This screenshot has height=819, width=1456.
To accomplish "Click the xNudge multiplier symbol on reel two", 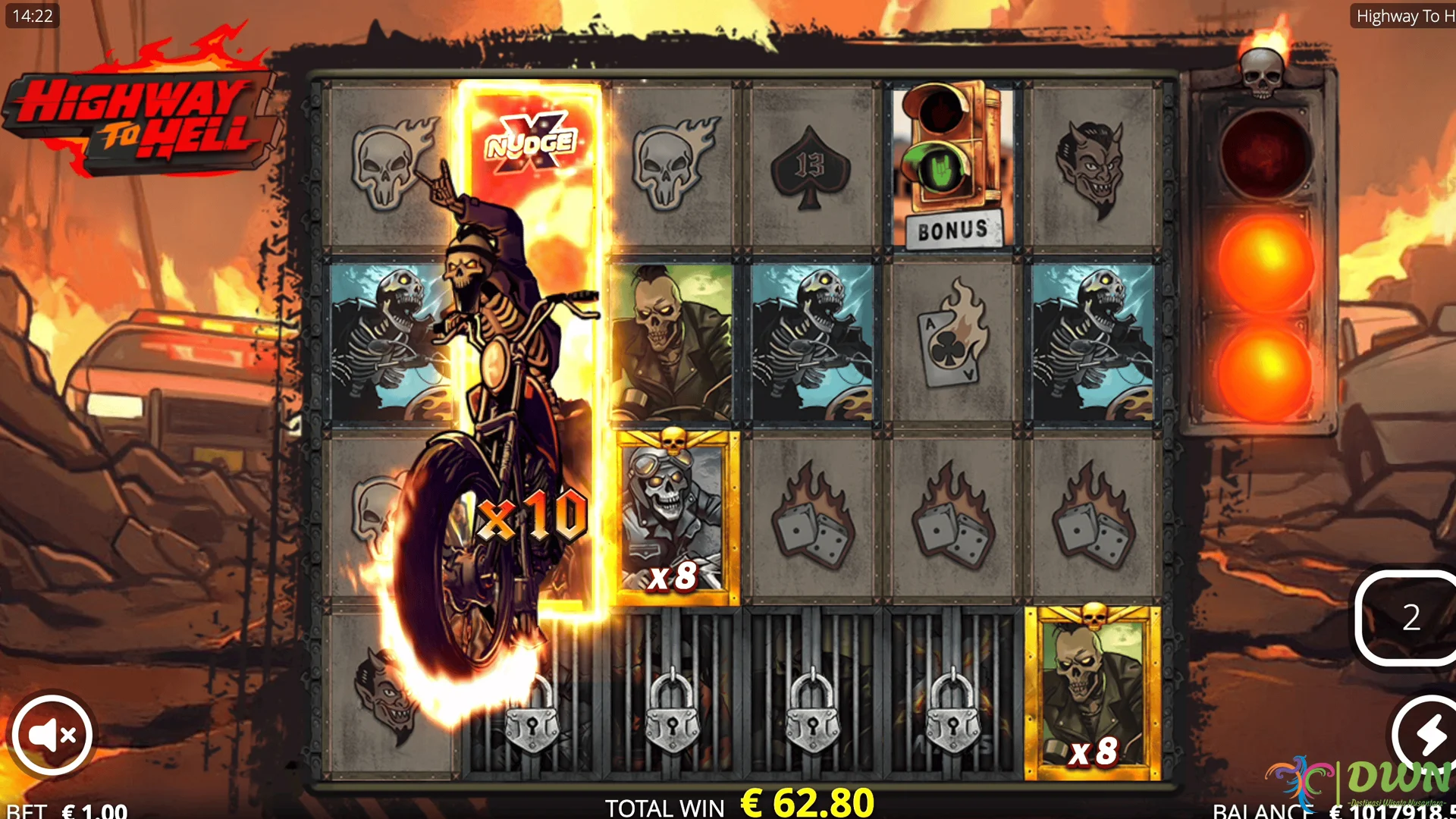I will click(x=529, y=144).
